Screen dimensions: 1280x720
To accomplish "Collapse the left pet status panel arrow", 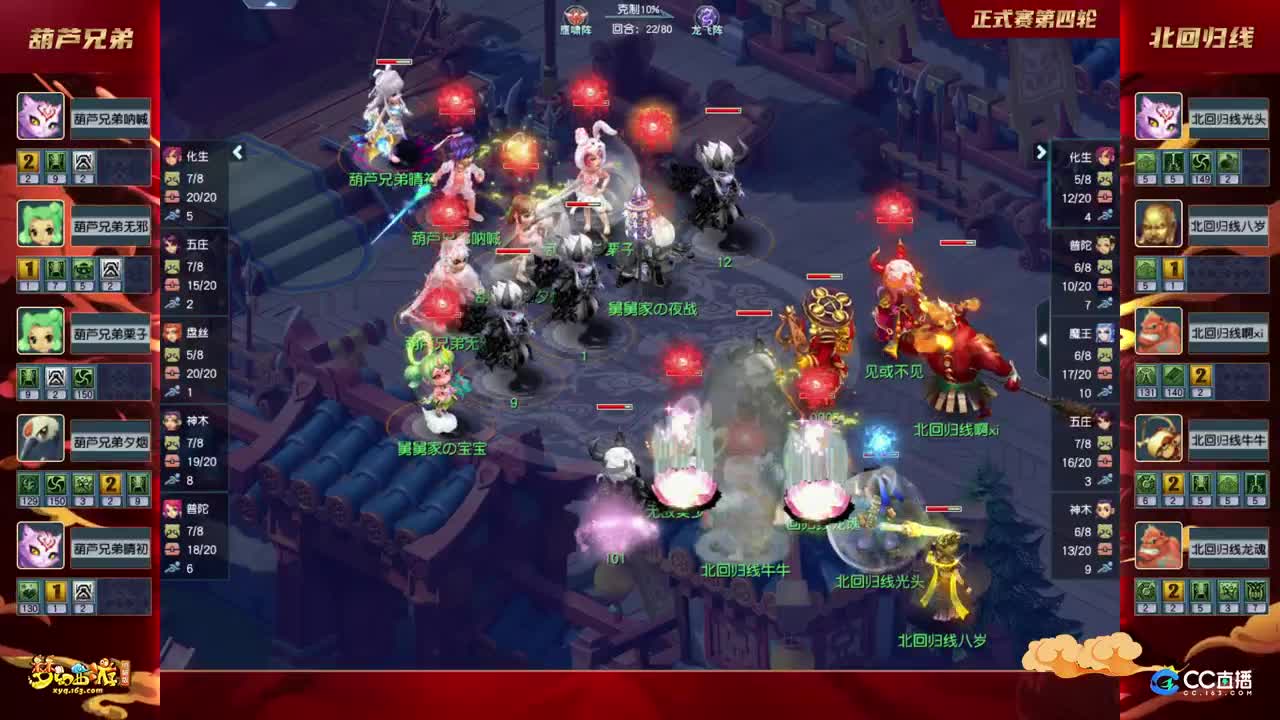I will point(238,153).
